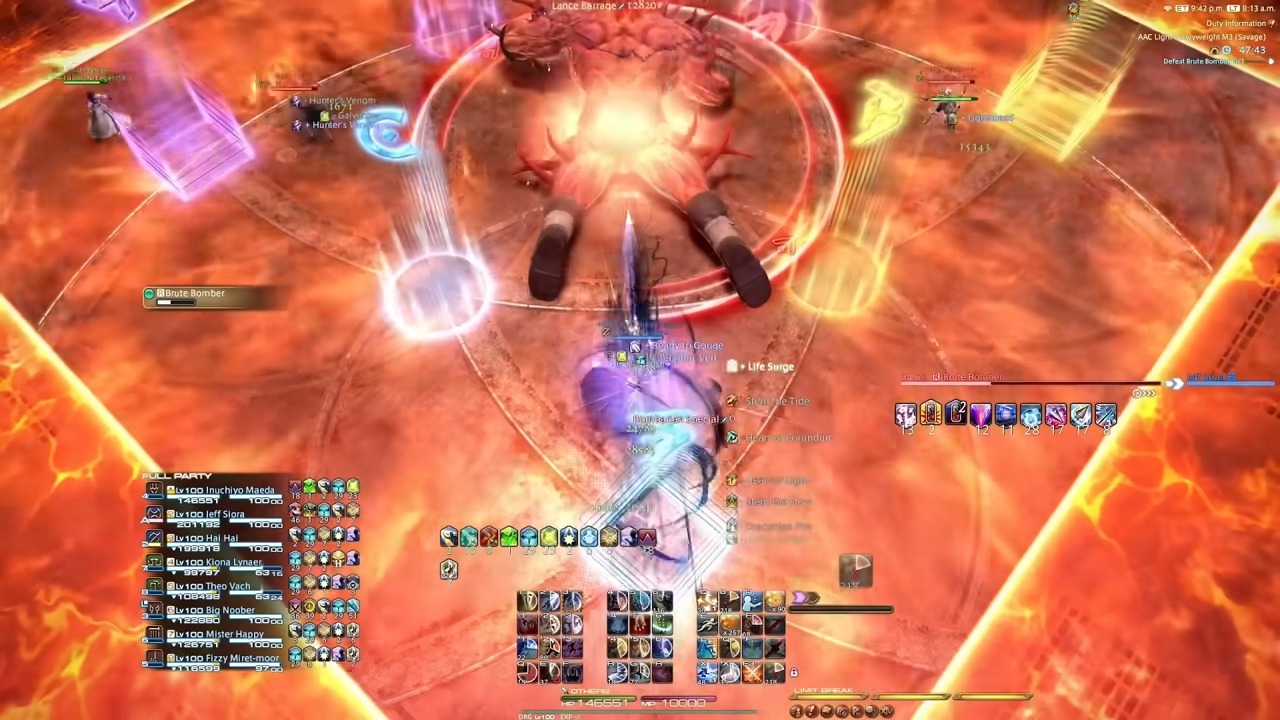Click the Defeat Brute Bomber objective text

coord(1203,61)
